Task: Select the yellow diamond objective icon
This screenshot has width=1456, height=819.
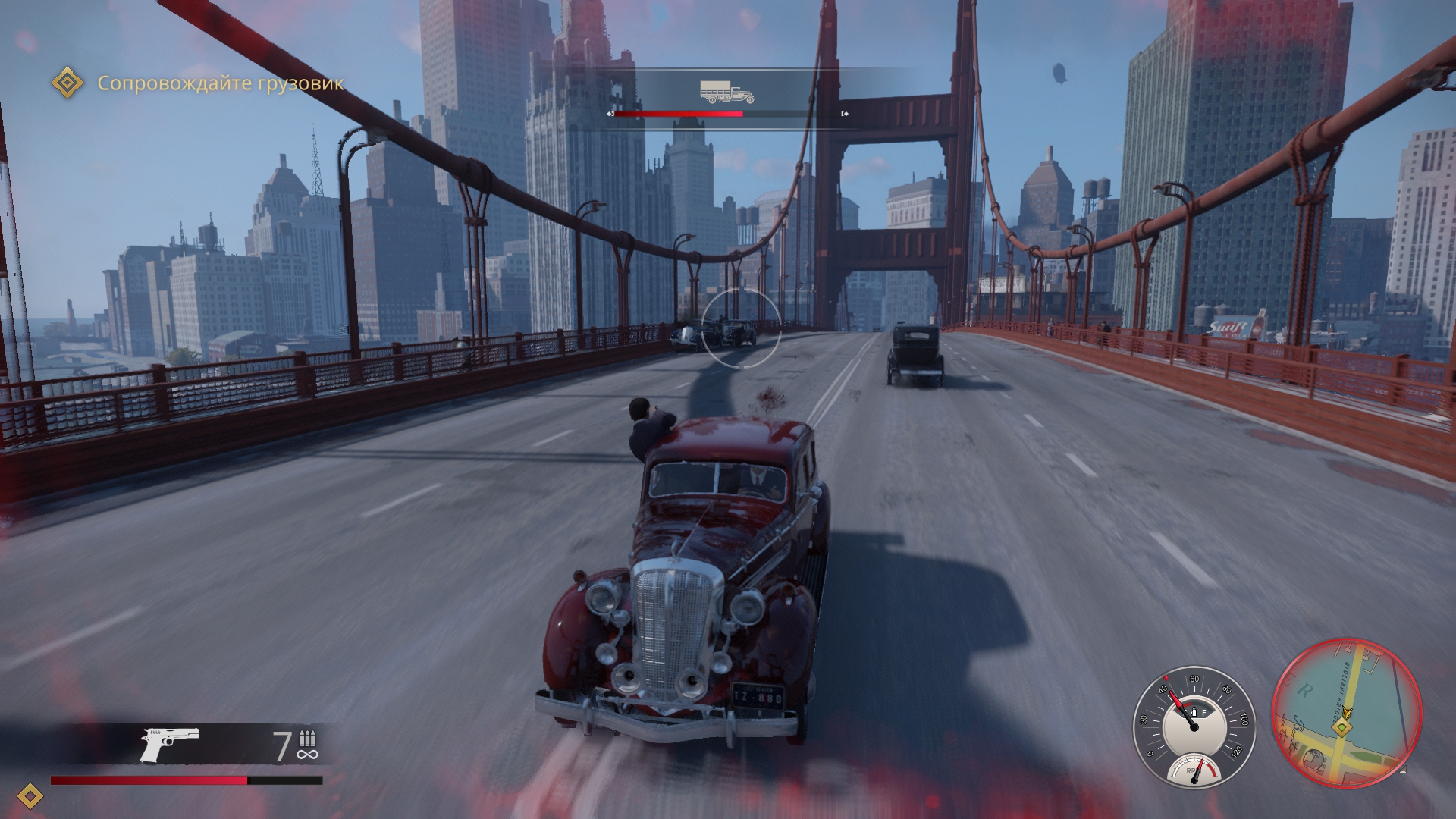Action: click(x=67, y=83)
